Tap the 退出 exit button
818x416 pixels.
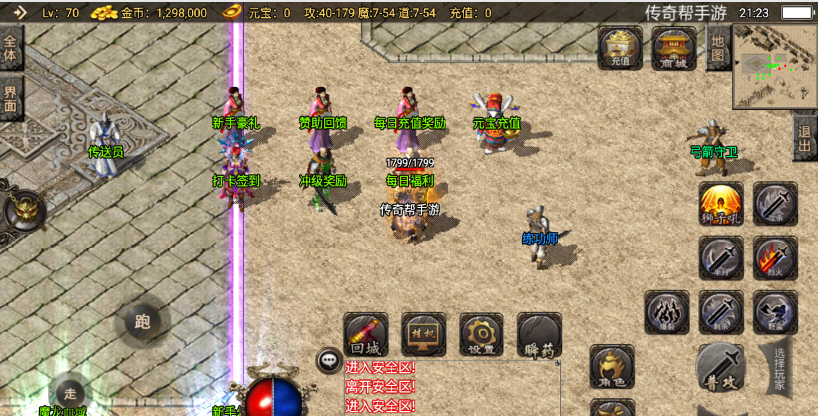[804, 138]
